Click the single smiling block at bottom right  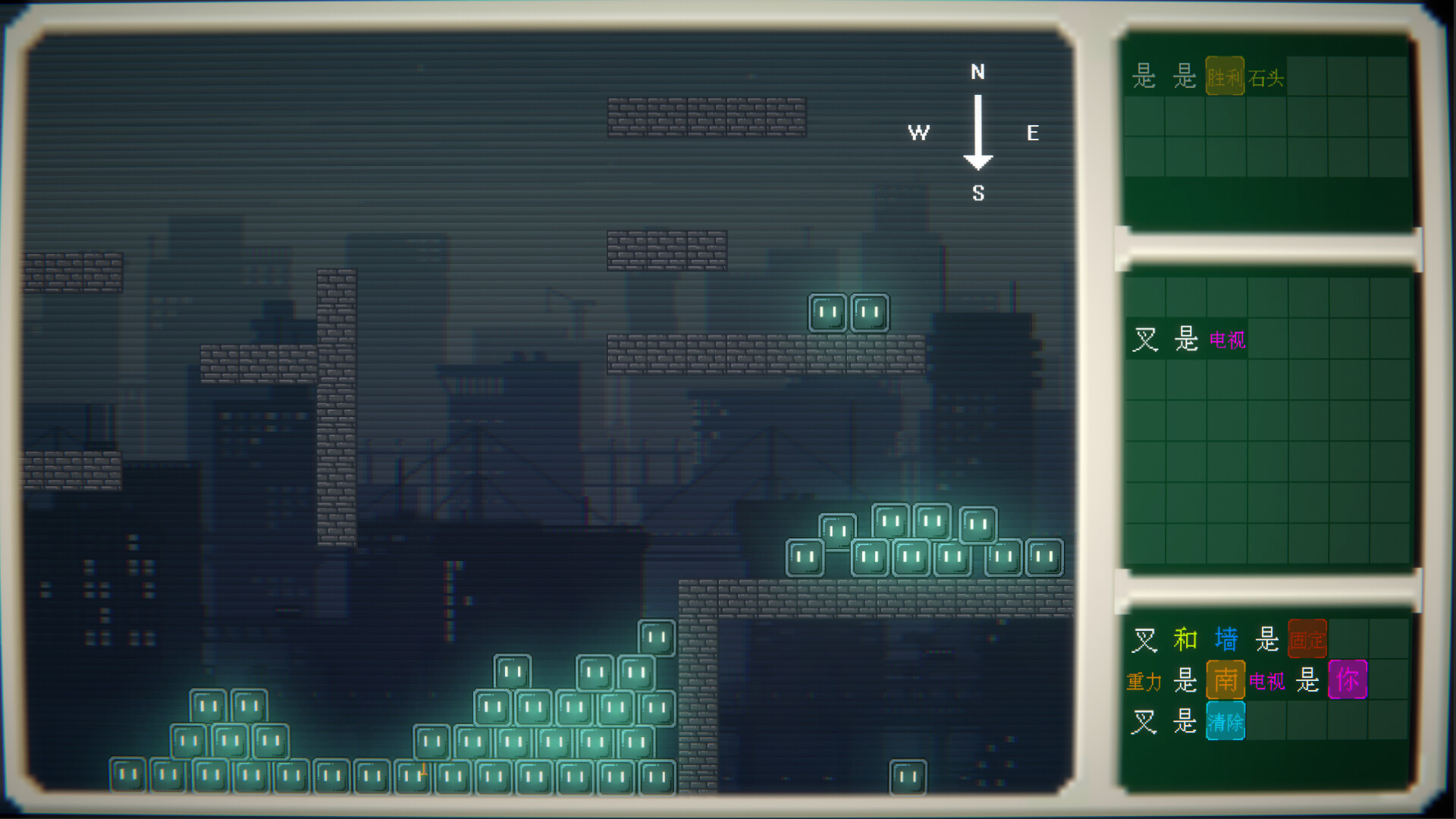907,777
